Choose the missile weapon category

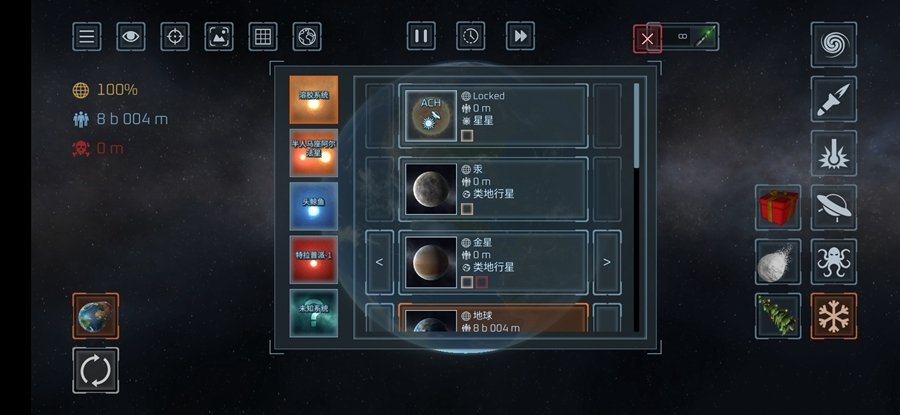click(833, 99)
